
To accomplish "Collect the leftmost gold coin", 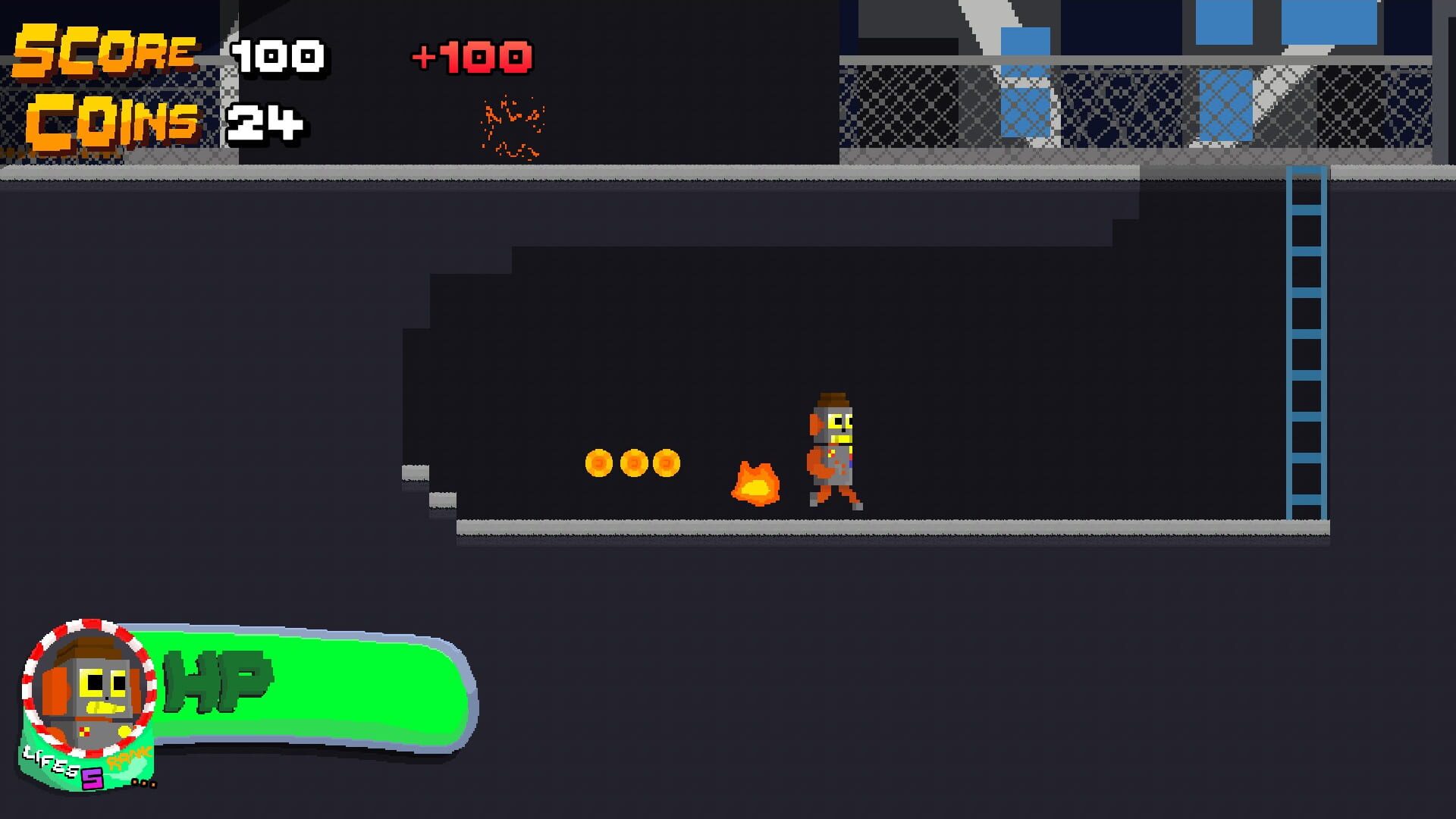I will point(598,463).
